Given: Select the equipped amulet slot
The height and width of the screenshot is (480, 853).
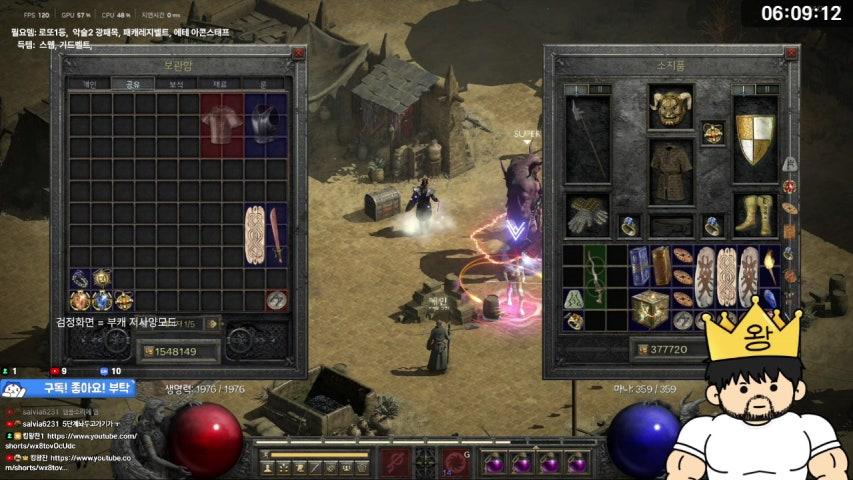Looking at the screenshot, I should click(x=713, y=132).
